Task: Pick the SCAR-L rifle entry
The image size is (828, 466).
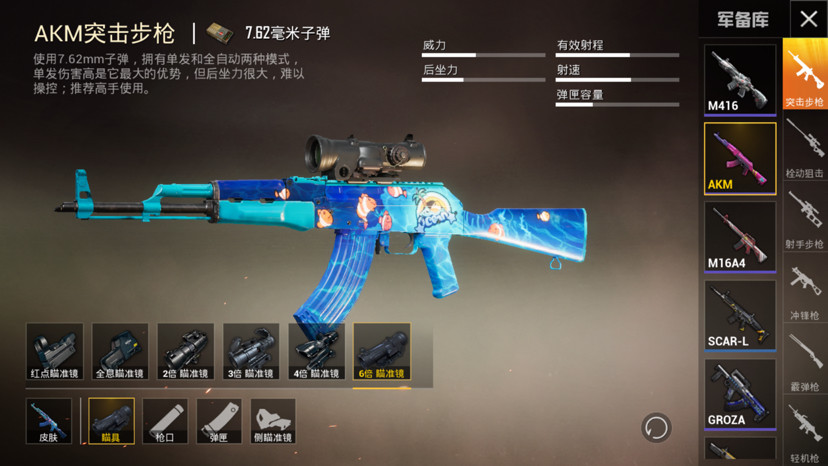Action: click(740, 314)
